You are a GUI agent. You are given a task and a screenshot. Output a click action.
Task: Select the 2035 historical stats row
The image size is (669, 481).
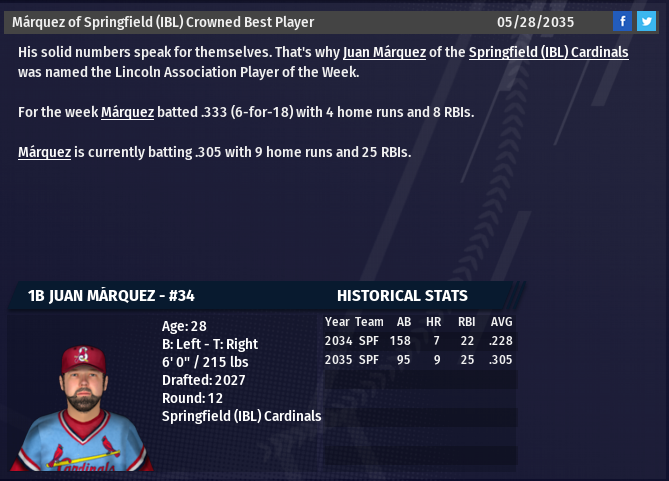418,360
